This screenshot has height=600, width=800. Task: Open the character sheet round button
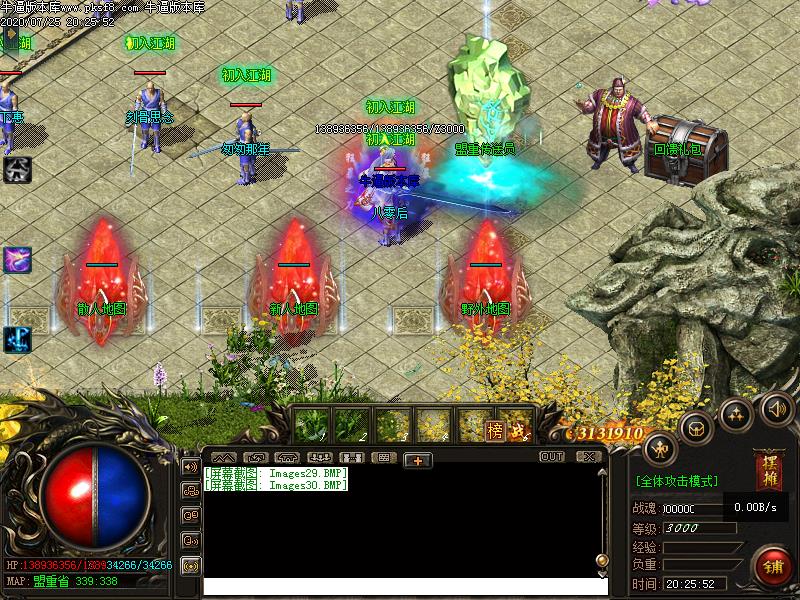point(660,447)
